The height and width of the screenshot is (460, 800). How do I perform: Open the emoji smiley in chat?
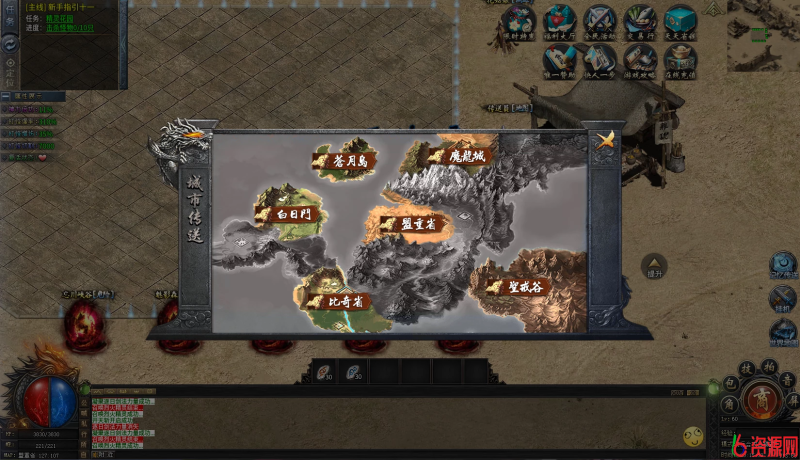(x=692, y=436)
